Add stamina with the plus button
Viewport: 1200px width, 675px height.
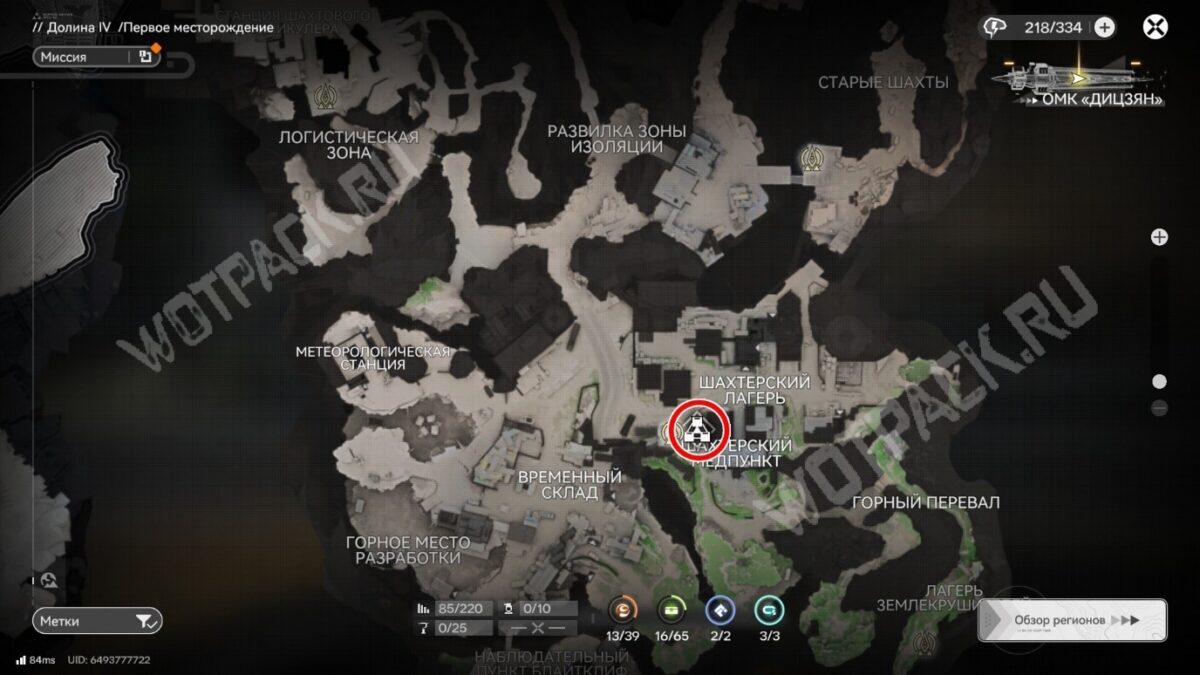(1104, 27)
